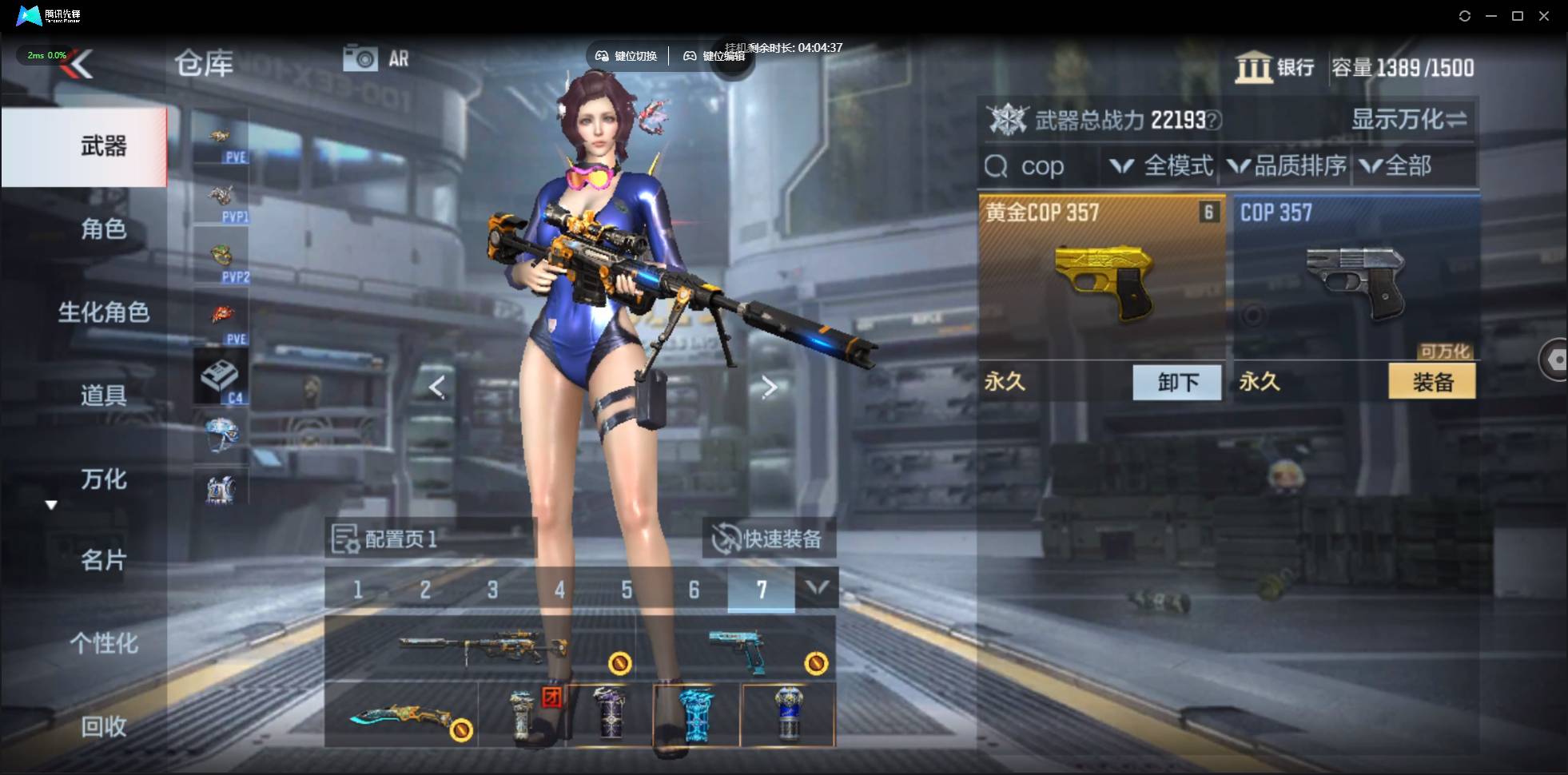Switch to loadout slot 3

click(492, 590)
